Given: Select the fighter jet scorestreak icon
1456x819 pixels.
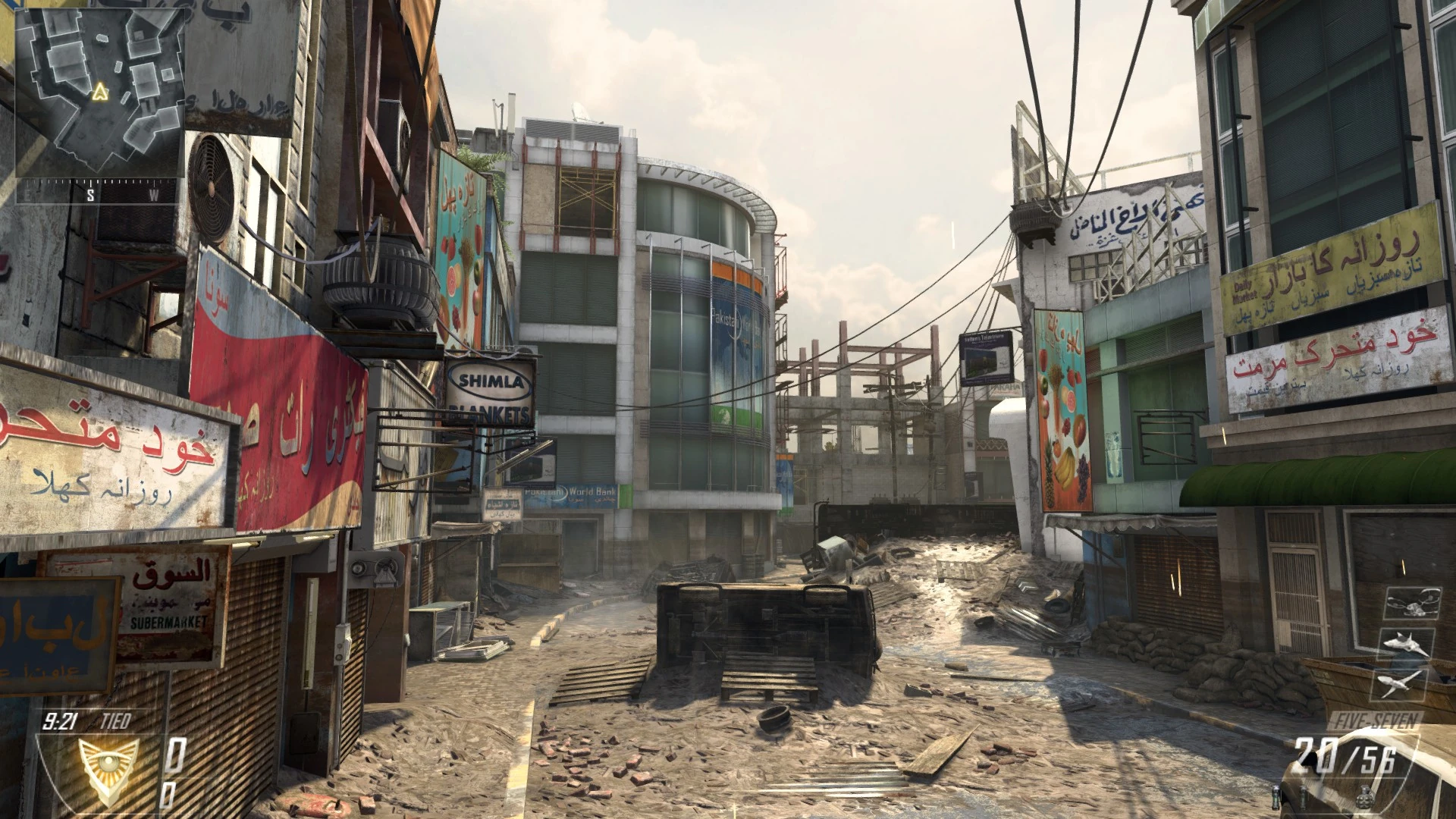Looking at the screenshot, I should pyautogui.click(x=1407, y=644).
